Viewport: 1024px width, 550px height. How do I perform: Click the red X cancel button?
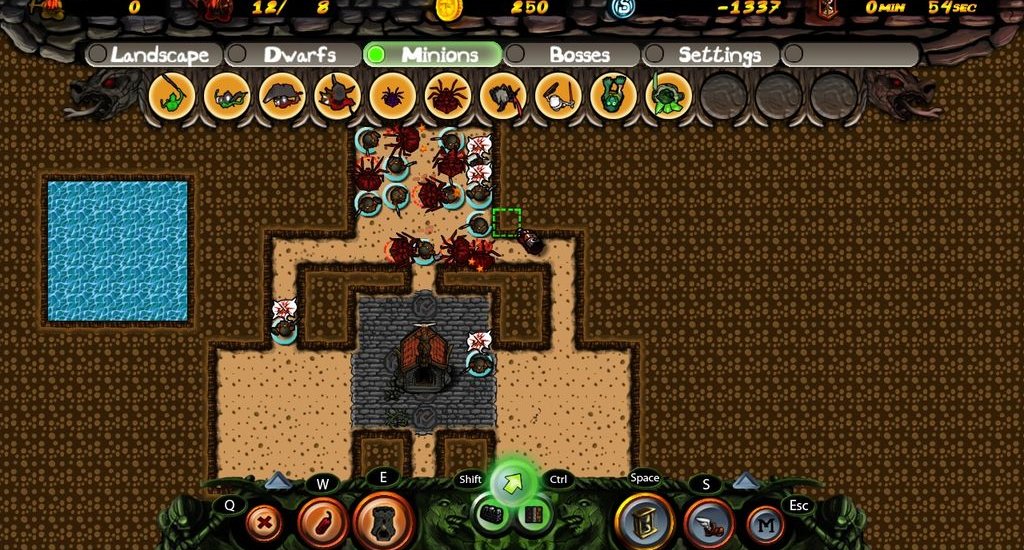[x=264, y=521]
